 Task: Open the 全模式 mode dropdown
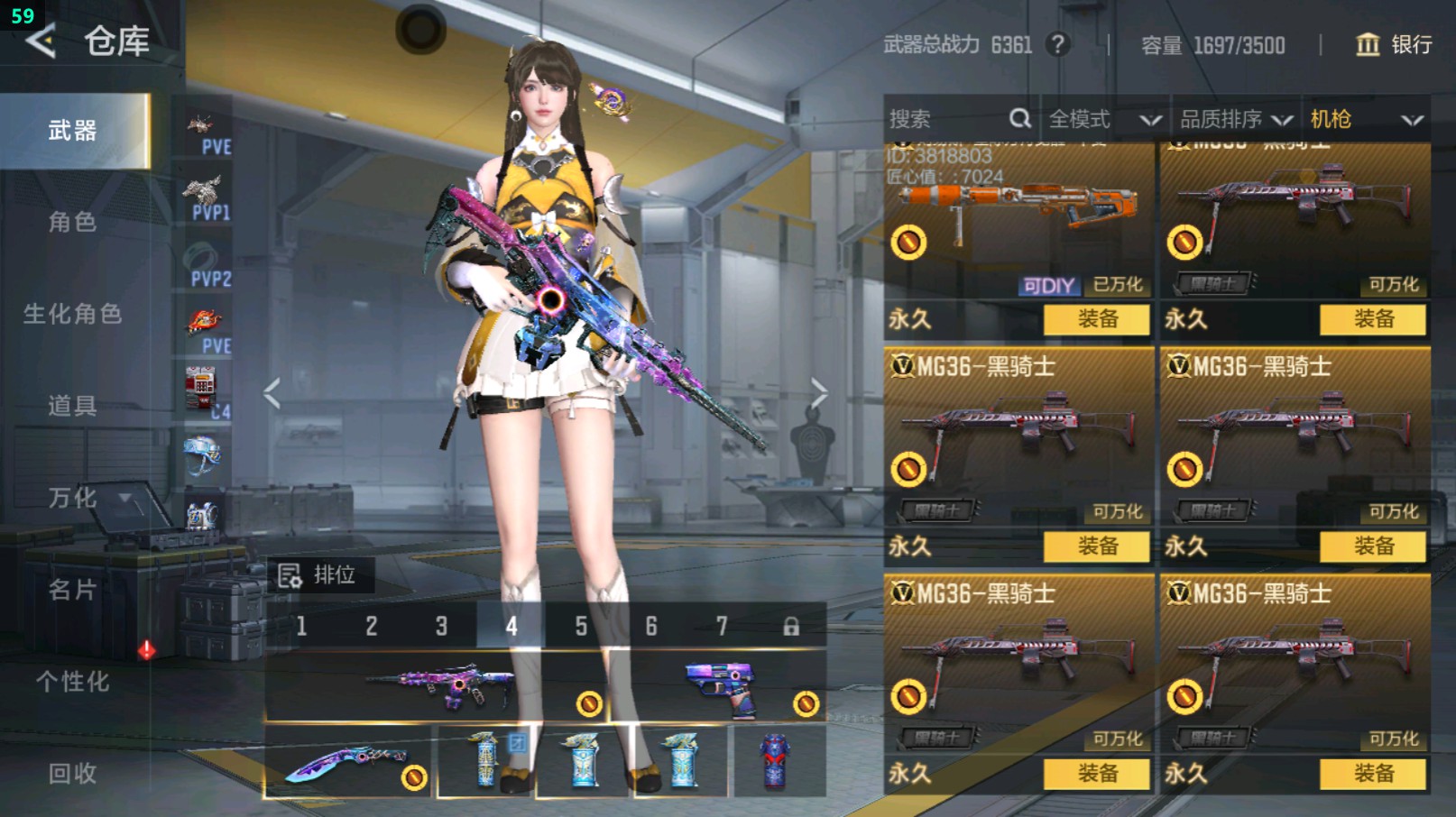(1104, 119)
